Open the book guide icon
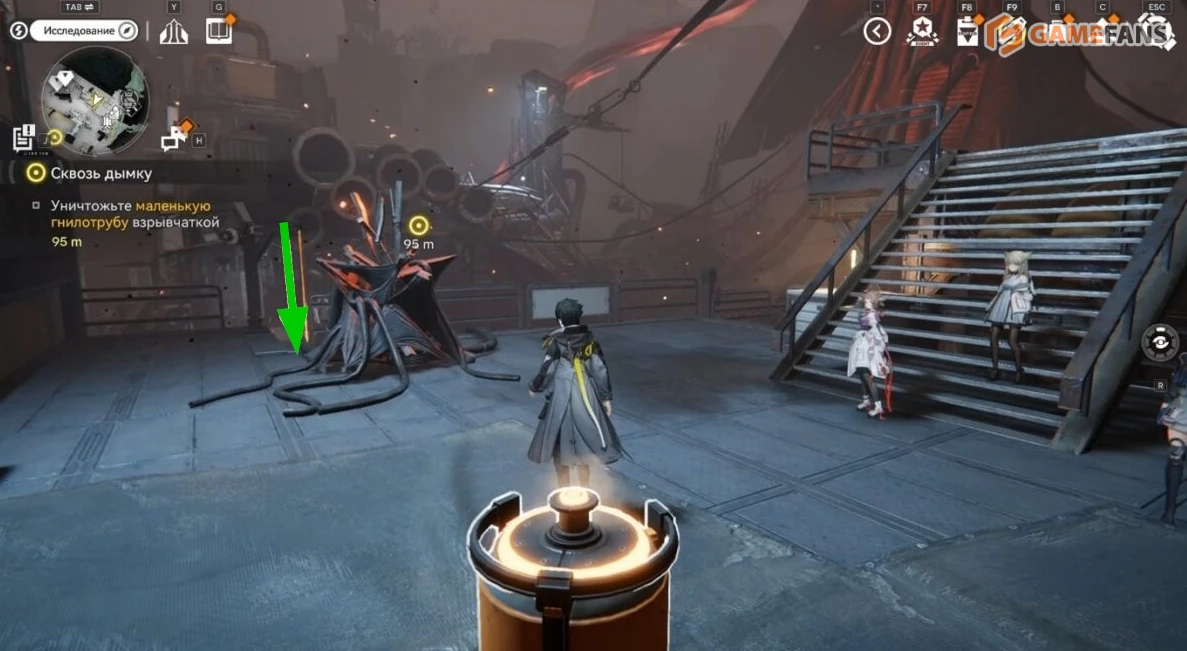The height and width of the screenshot is (651, 1187). pyautogui.click(x=219, y=32)
